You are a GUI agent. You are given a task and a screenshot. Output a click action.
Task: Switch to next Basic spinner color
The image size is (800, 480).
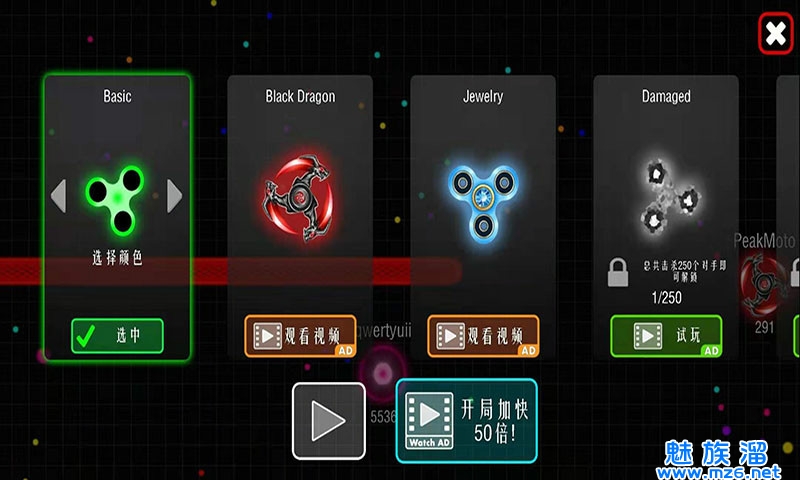(175, 195)
